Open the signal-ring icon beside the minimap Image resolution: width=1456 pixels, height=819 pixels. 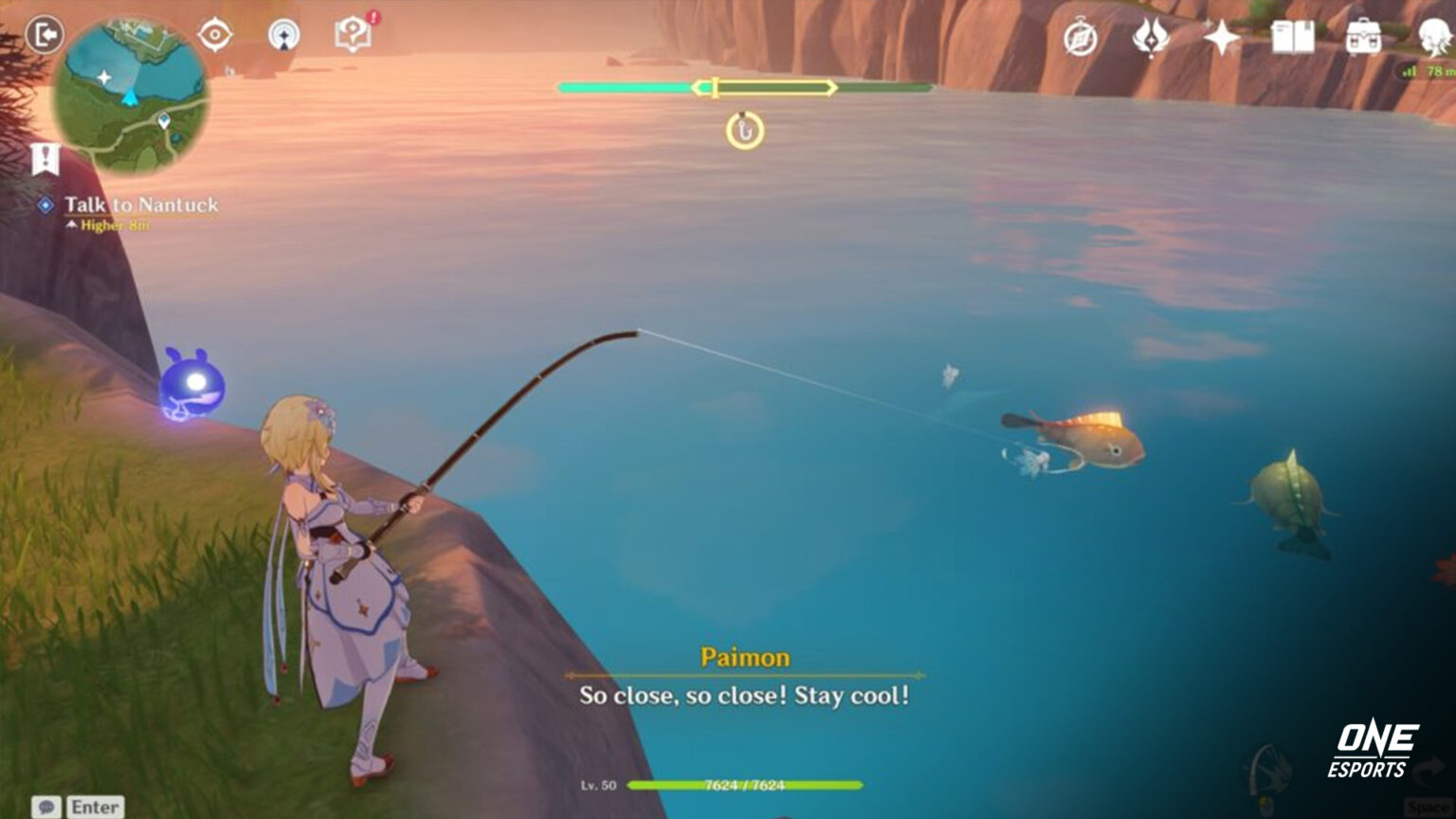(283, 36)
